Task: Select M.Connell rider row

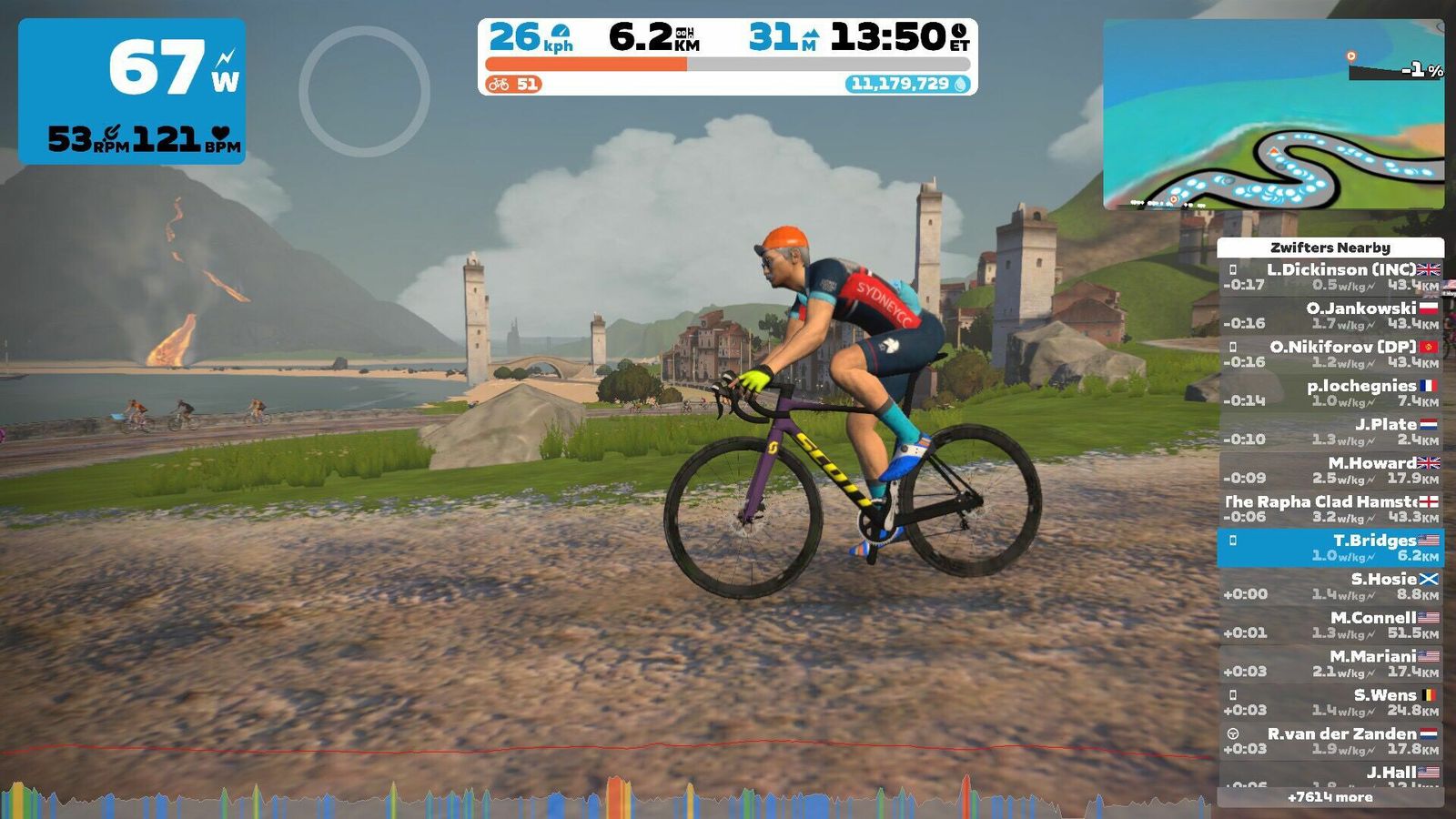Action: [1330, 624]
